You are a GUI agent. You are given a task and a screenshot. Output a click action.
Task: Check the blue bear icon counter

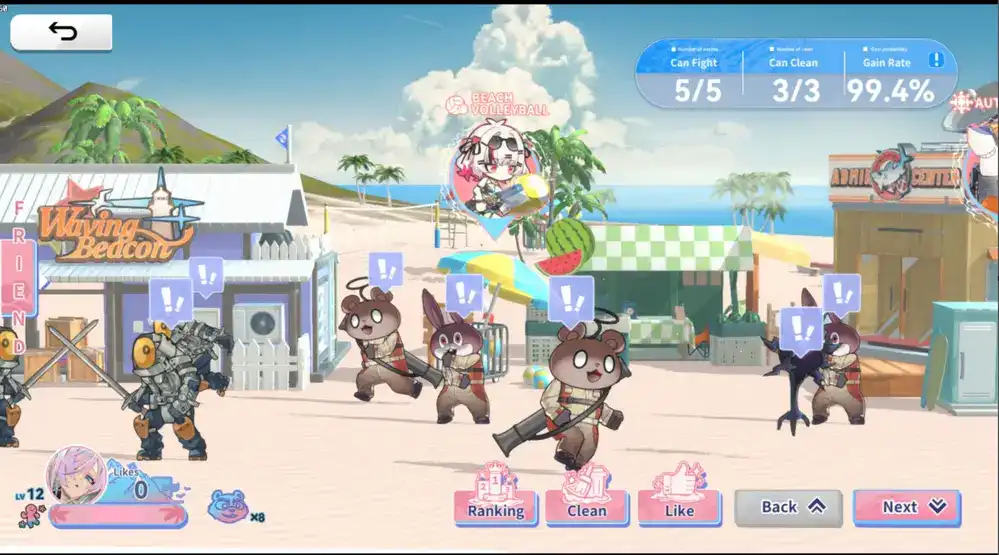click(x=228, y=507)
